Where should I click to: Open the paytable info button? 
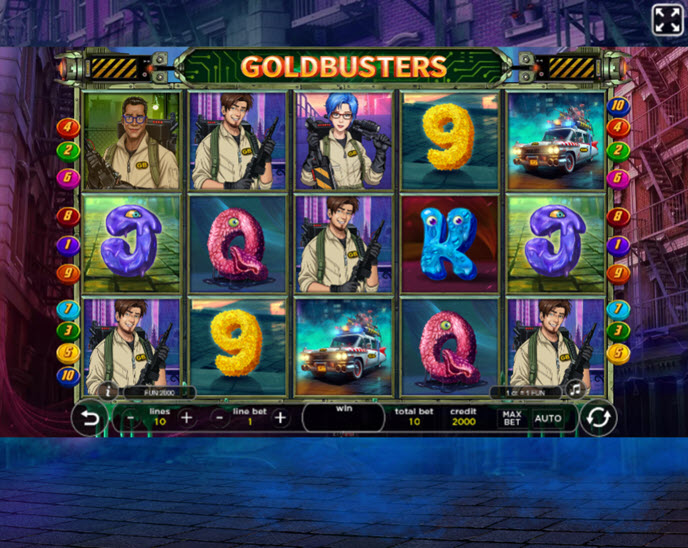pyautogui.click(x=108, y=390)
